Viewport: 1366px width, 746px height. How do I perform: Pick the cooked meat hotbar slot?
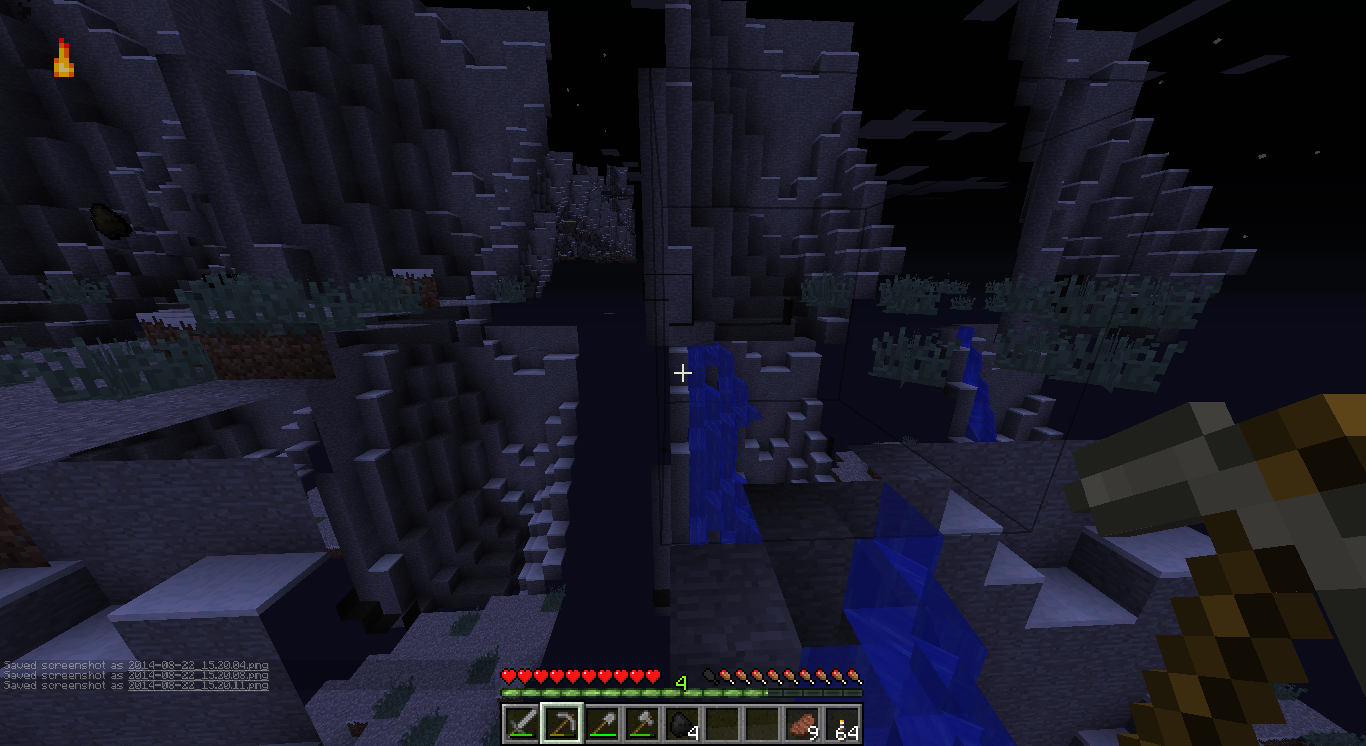pos(801,723)
